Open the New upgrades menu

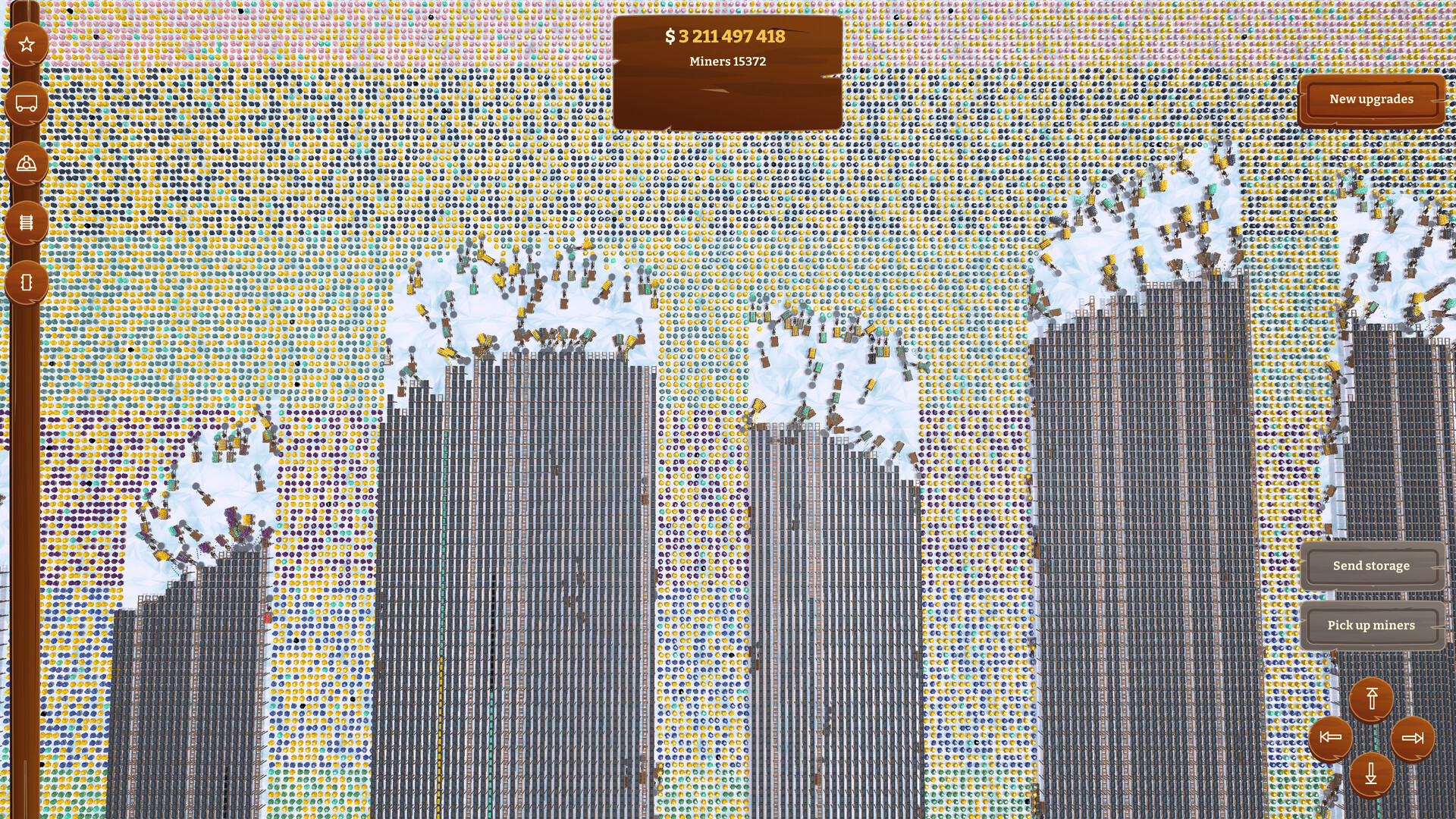coord(1371,99)
